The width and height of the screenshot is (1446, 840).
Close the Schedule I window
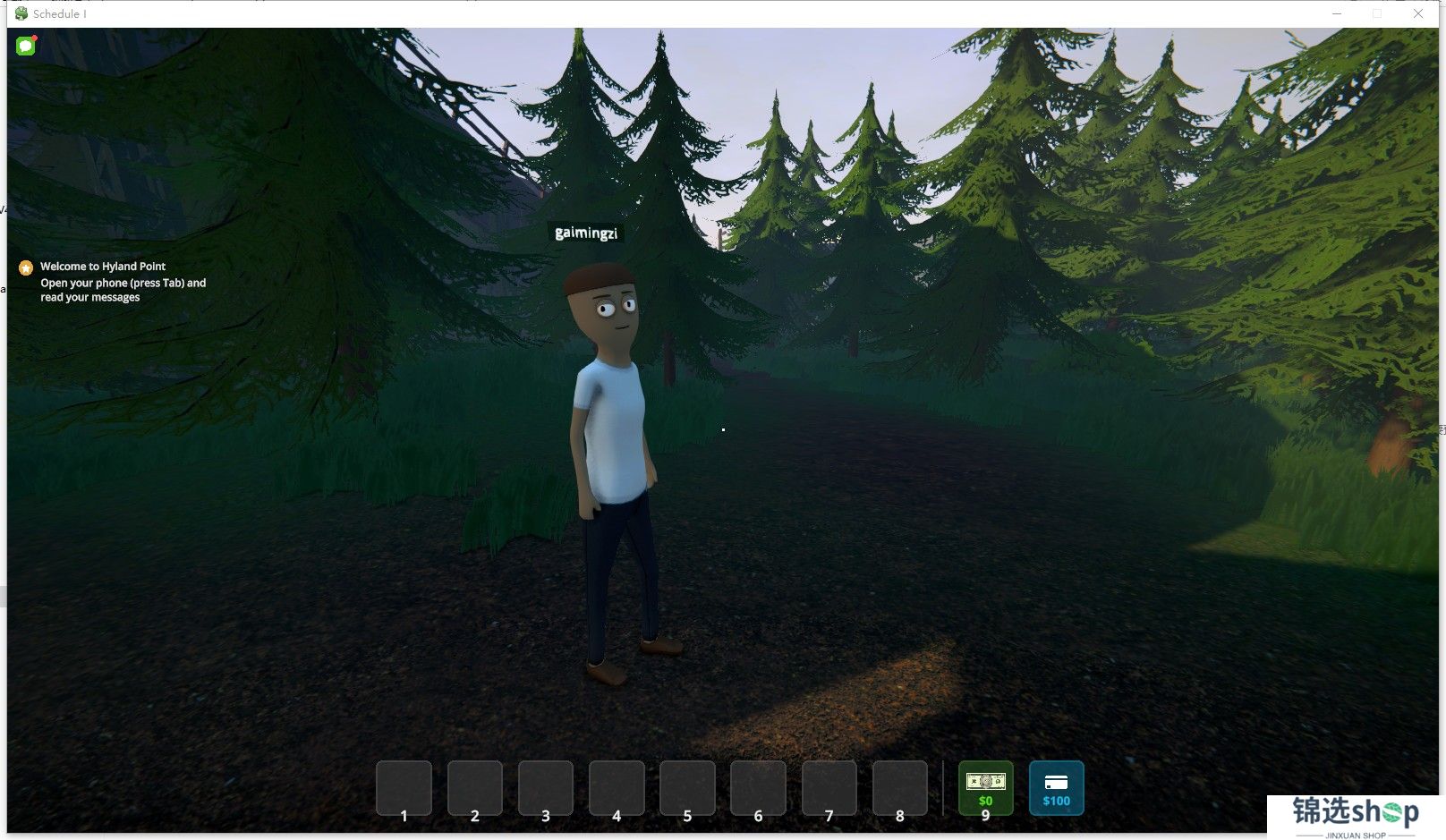(x=1418, y=13)
